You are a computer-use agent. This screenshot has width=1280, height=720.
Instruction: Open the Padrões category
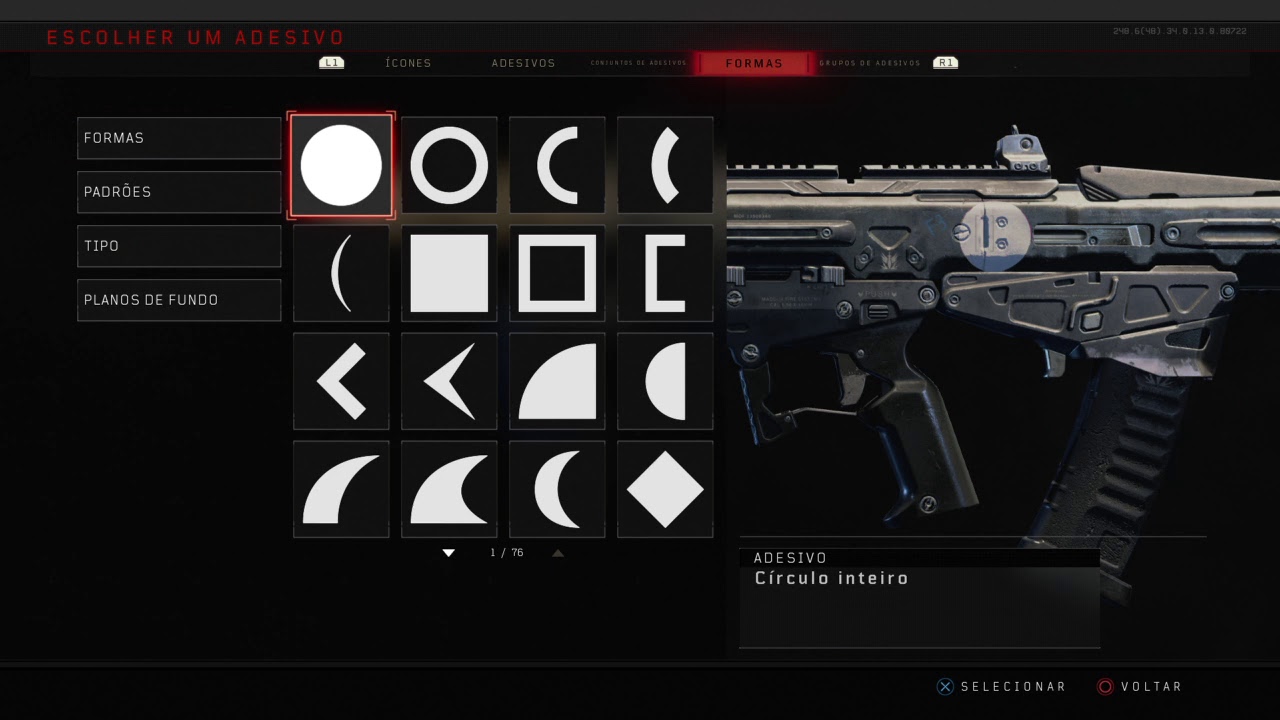point(179,192)
